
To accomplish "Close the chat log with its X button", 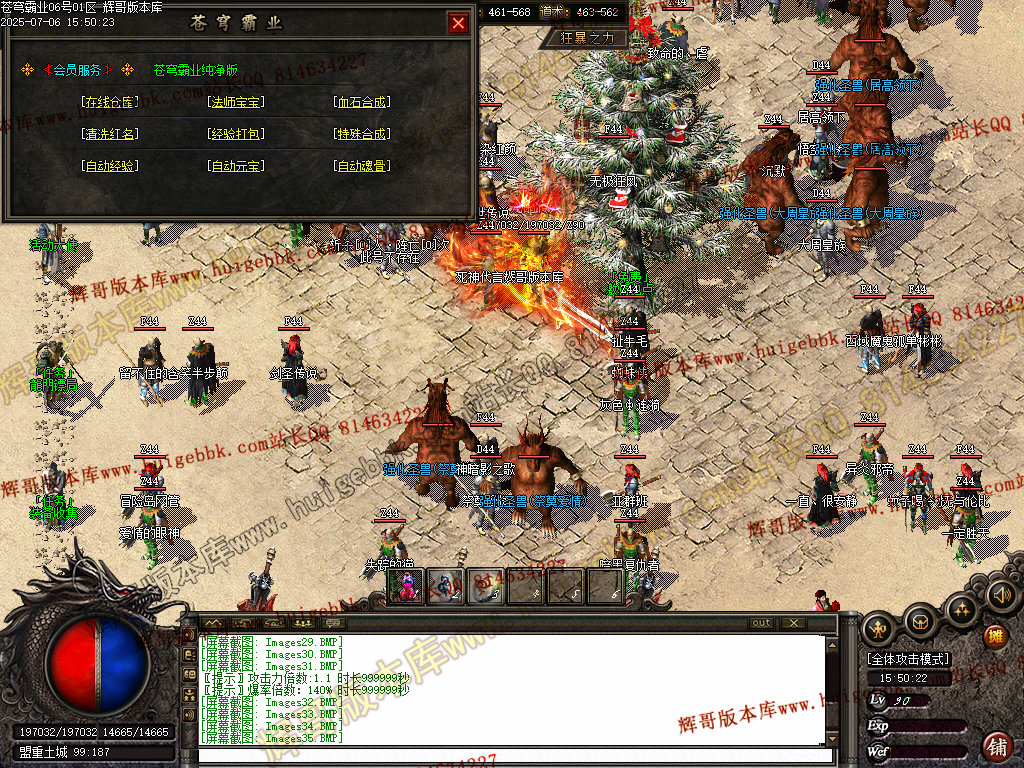I will [793, 623].
